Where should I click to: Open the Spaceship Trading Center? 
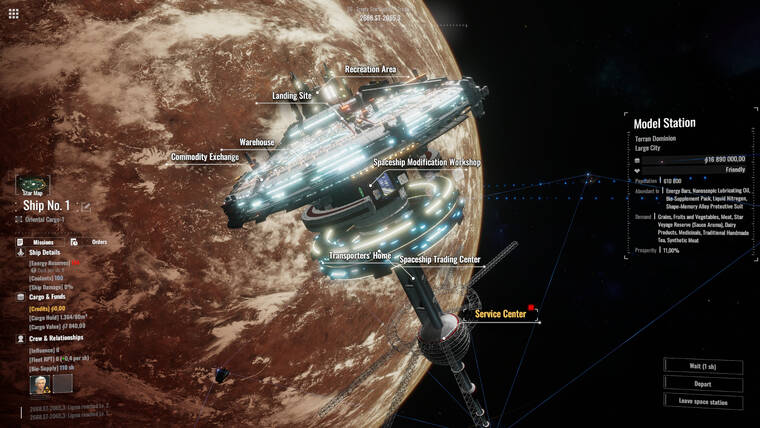tap(440, 260)
